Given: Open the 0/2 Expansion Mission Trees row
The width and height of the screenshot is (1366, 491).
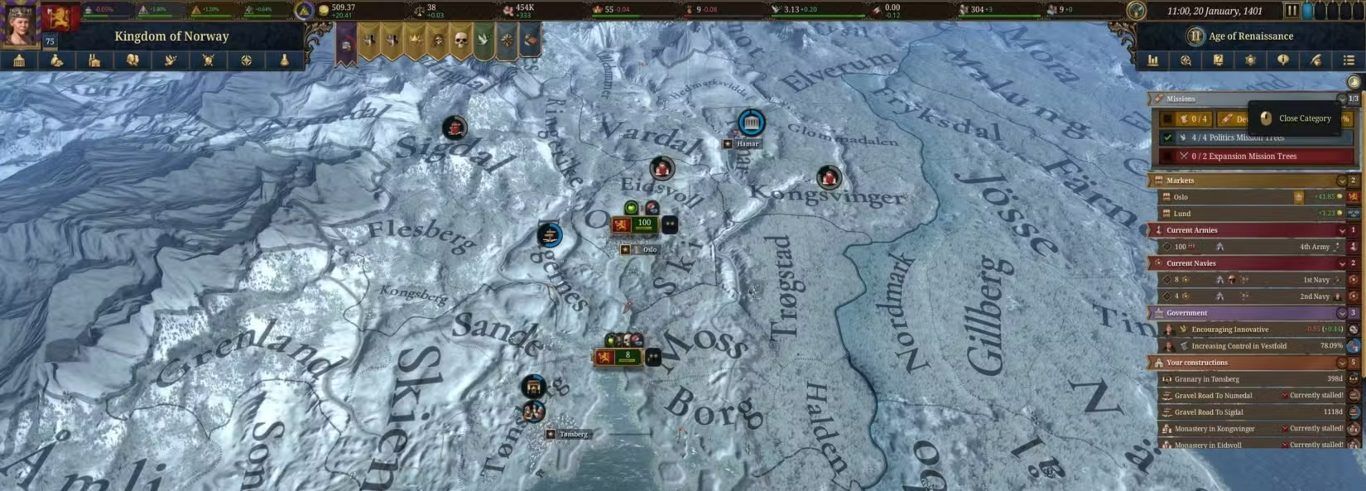Looking at the screenshot, I should pos(1250,156).
